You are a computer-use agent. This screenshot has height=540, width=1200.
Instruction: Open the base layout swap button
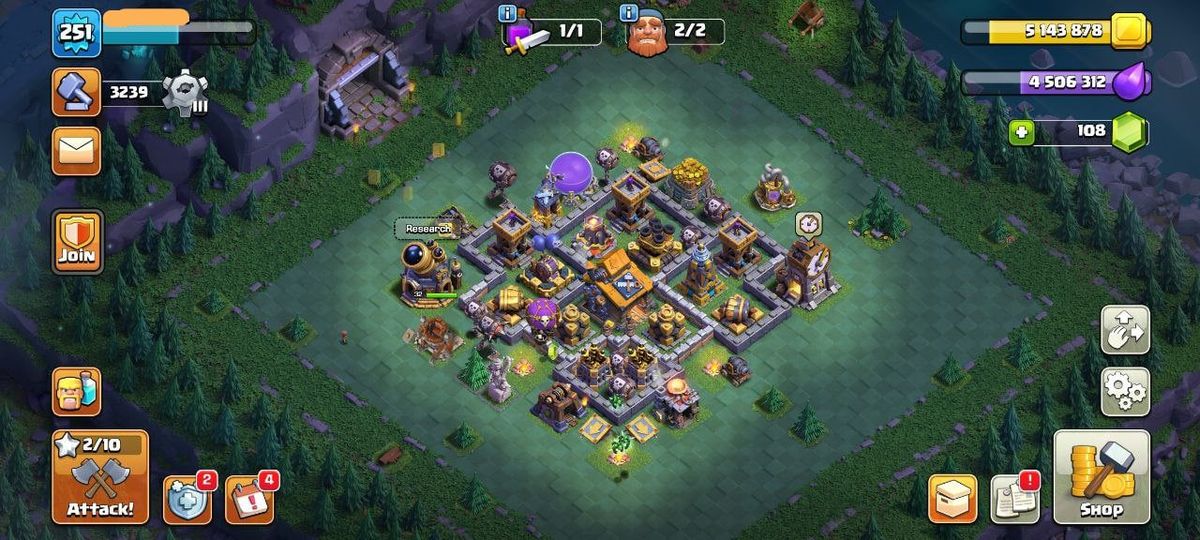1125,330
